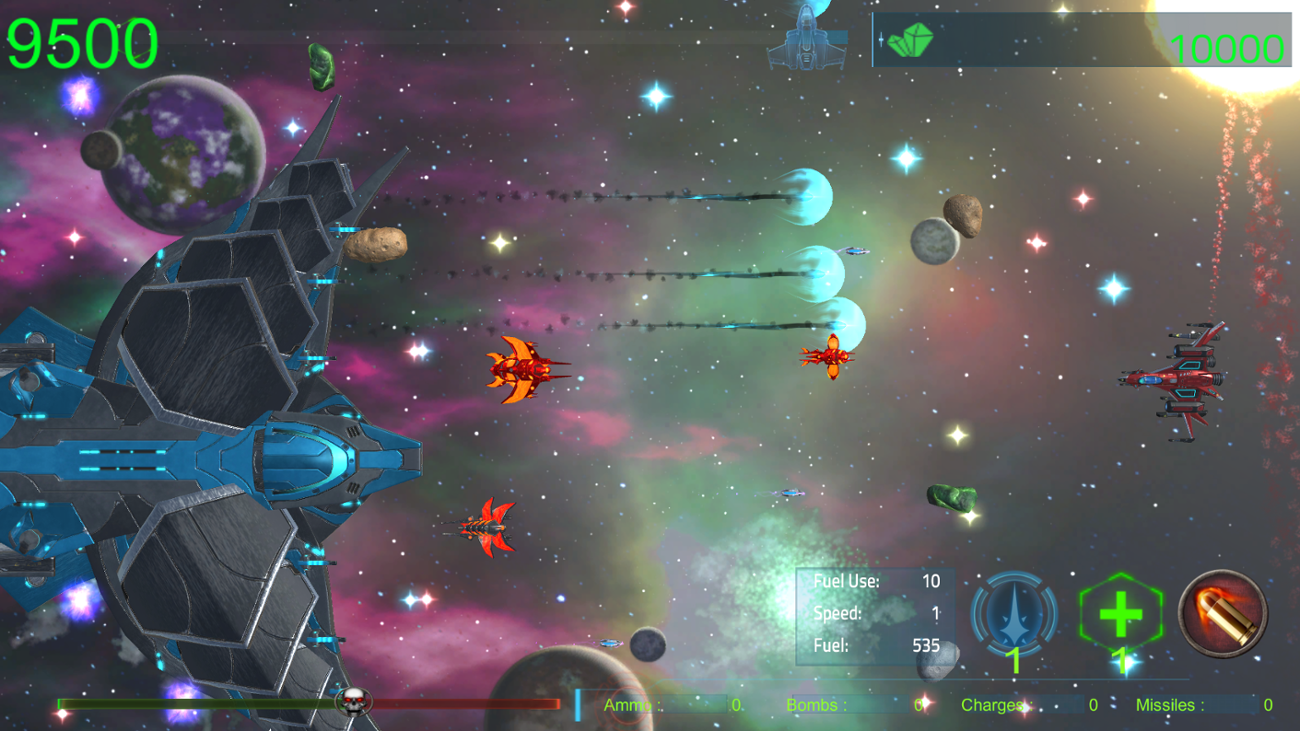Click the blue ship icon at top
Image resolution: width=1300 pixels, height=731 pixels.
[806, 40]
